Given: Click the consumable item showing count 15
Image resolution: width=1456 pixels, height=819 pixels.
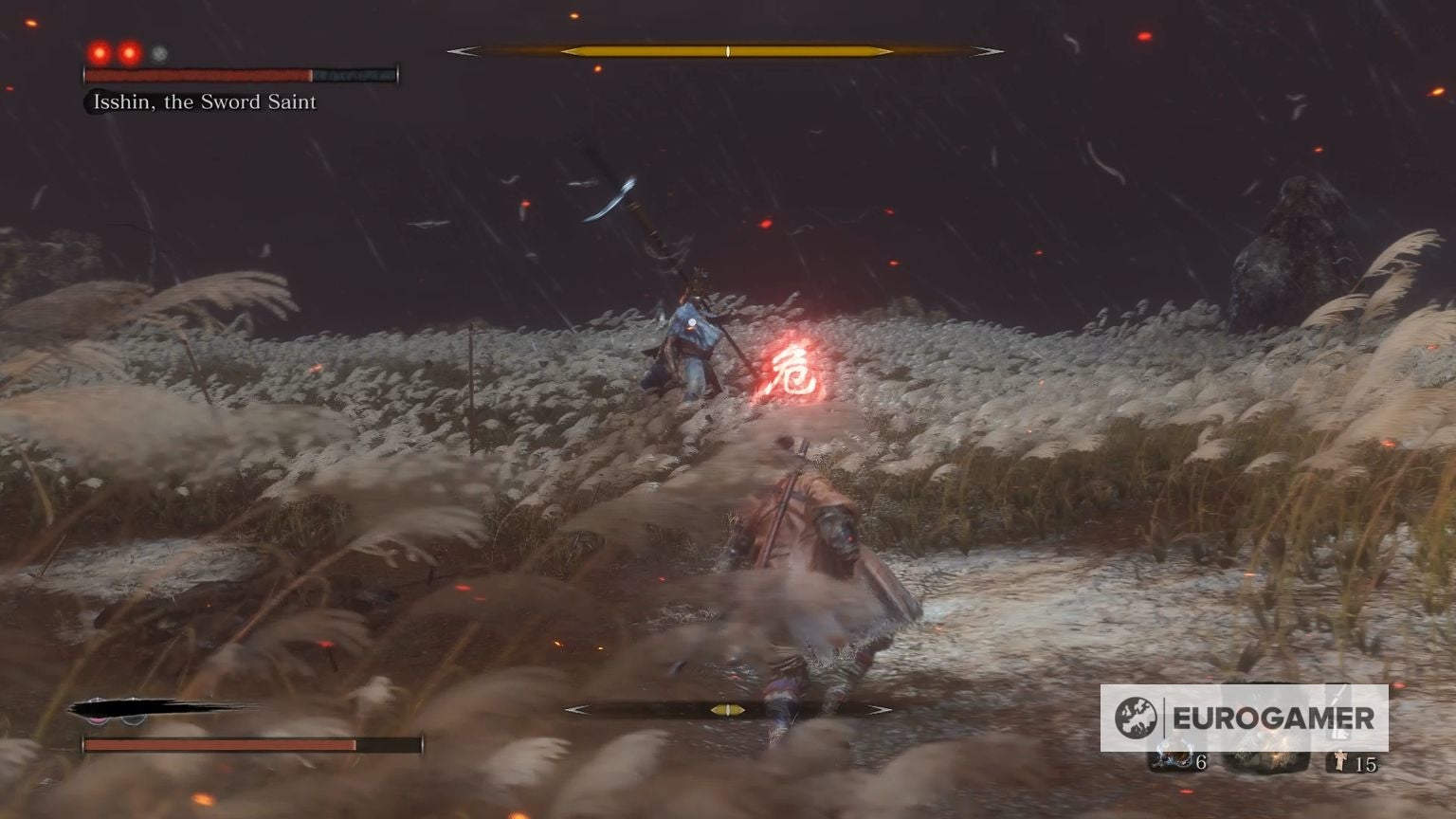Looking at the screenshot, I should coord(1342,761).
